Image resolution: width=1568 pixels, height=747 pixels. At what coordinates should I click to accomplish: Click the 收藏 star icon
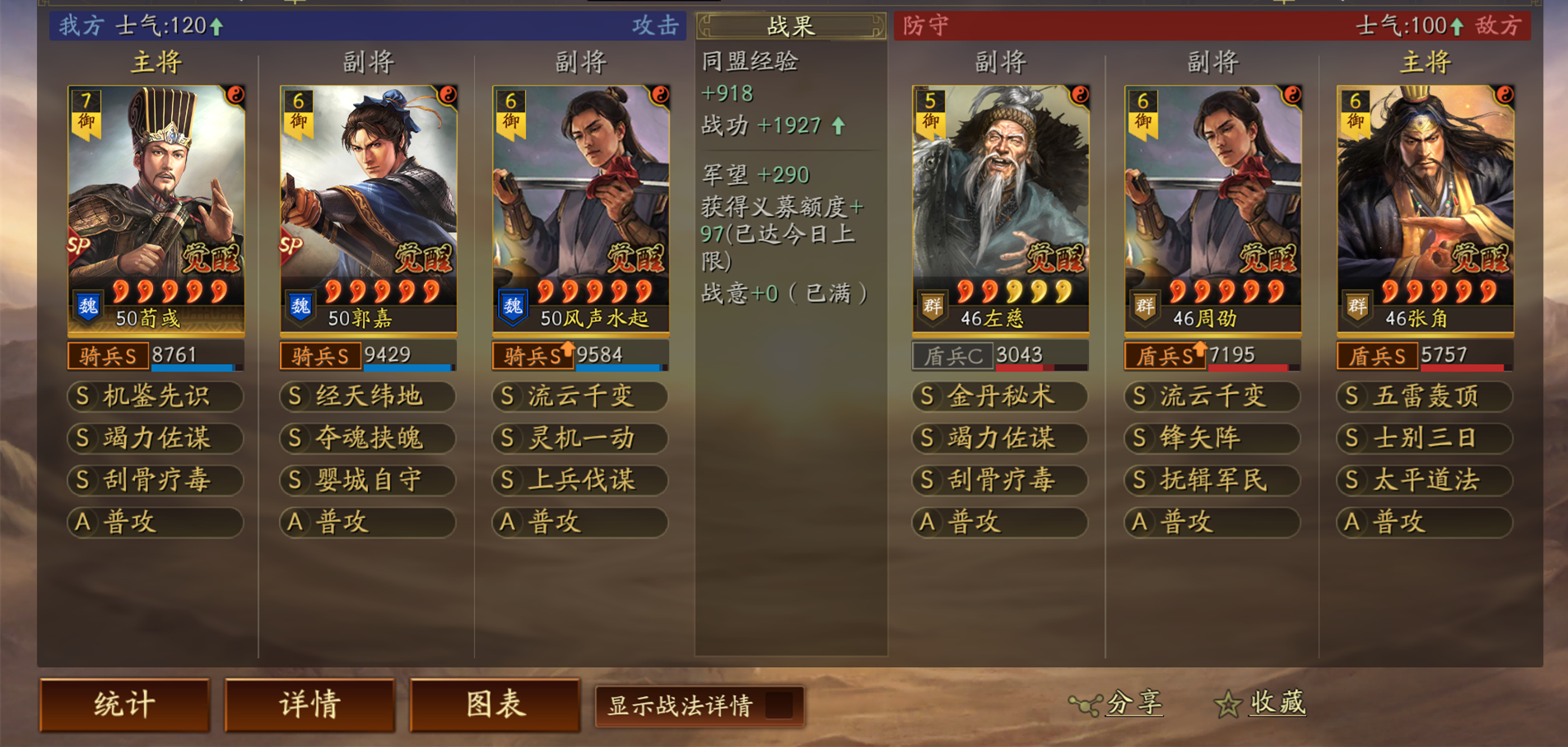point(1227,704)
